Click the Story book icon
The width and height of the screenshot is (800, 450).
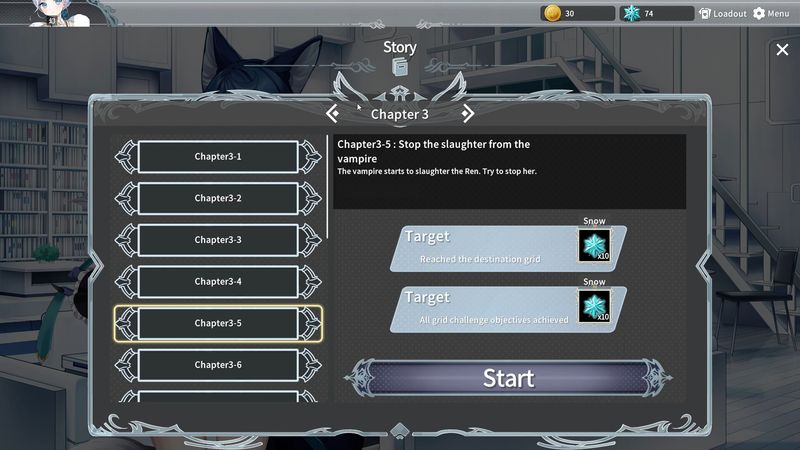[x=400, y=67]
